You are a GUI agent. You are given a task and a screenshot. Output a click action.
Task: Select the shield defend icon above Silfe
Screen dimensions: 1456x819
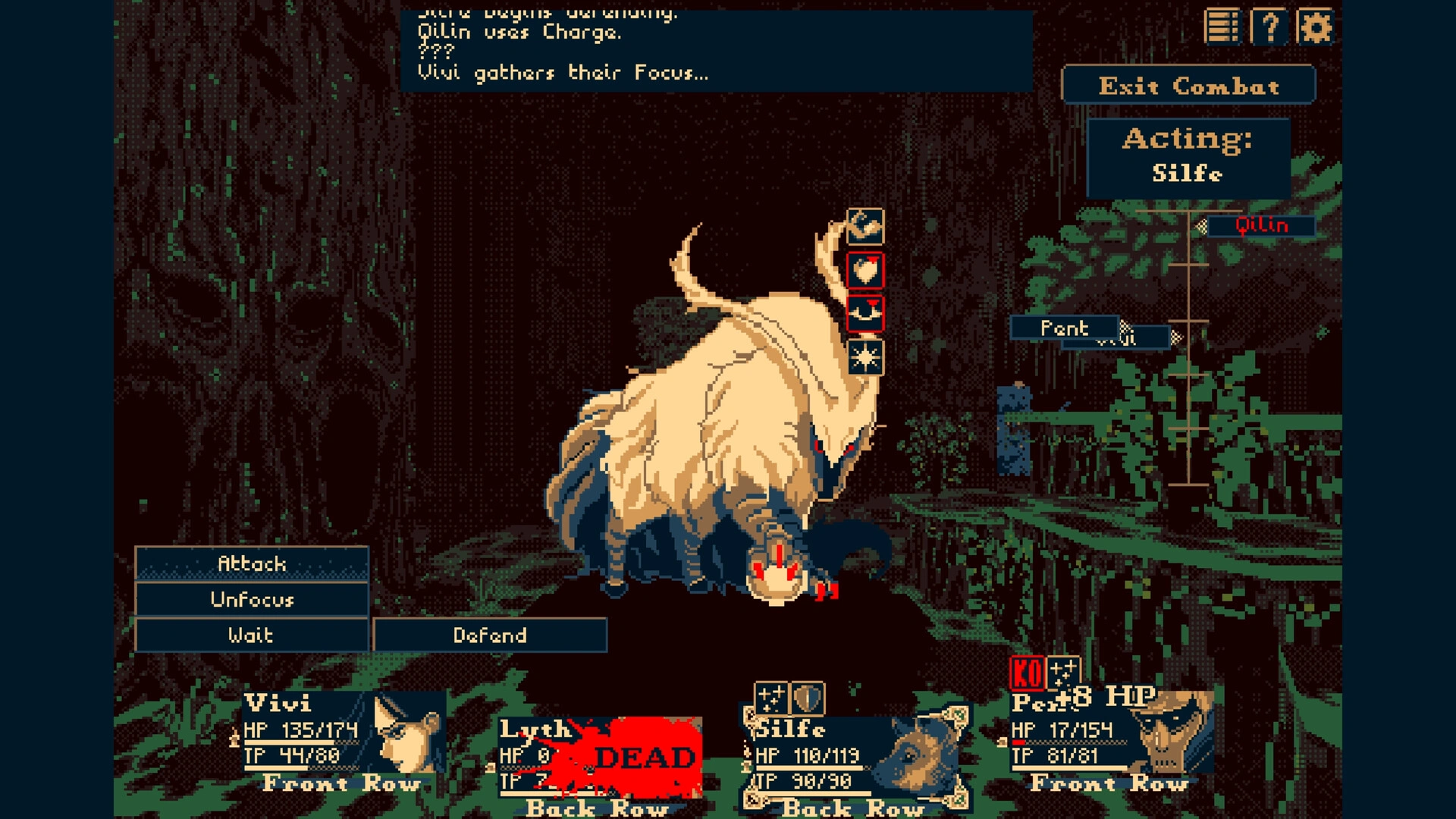click(x=806, y=697)
